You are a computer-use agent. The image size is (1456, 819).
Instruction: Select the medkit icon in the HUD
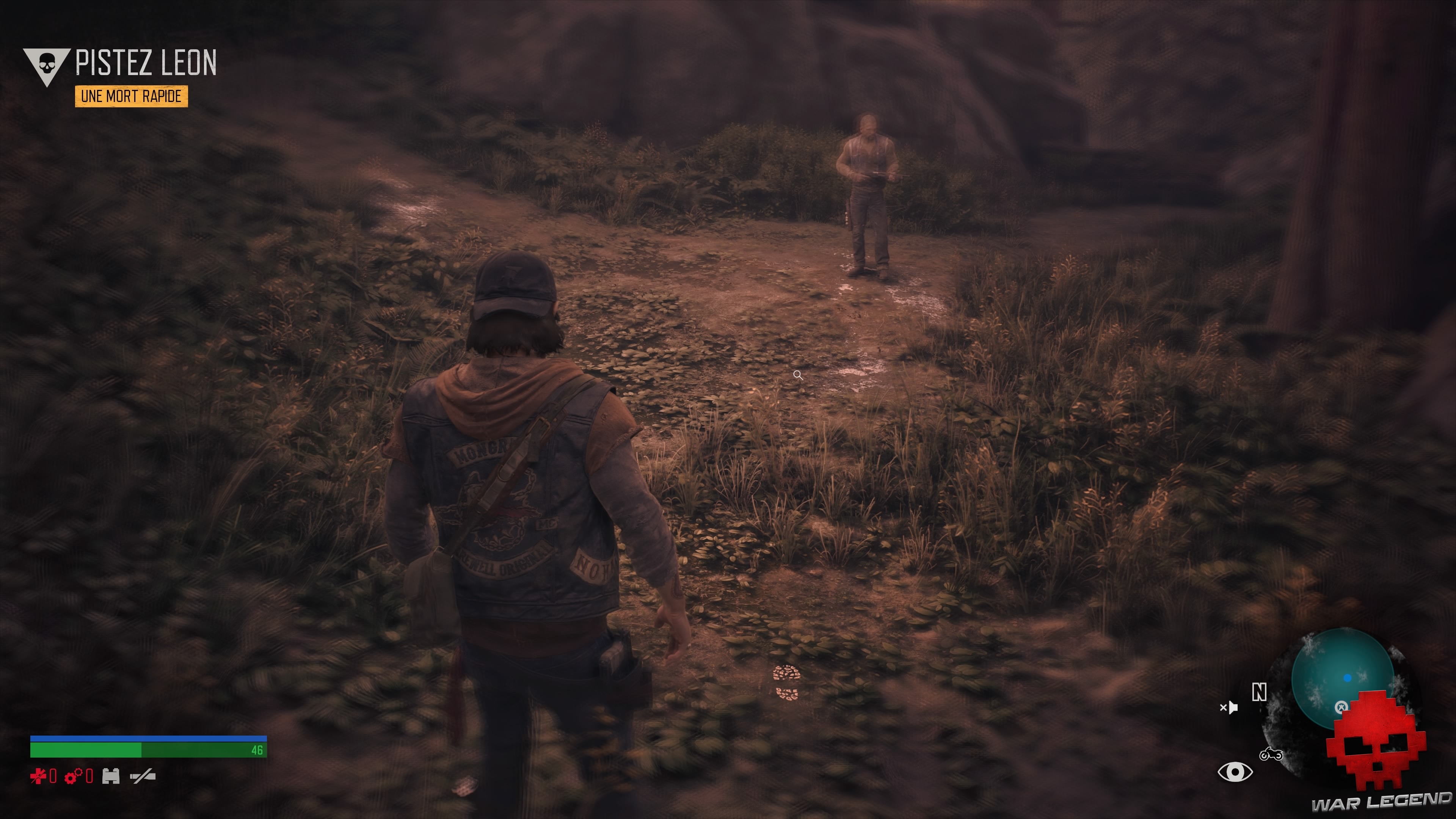coord(38,777)
